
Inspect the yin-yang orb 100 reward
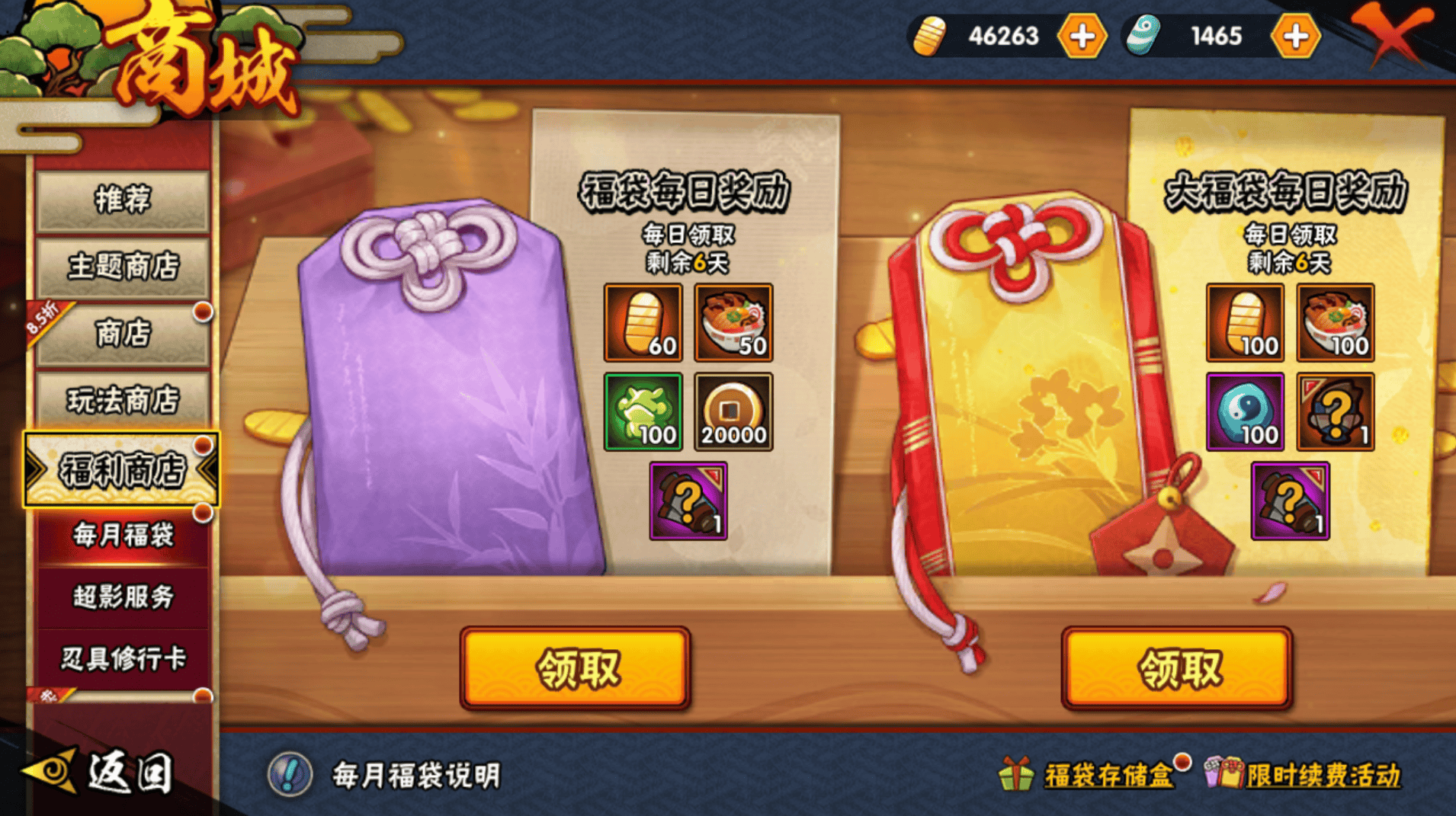1244,411
